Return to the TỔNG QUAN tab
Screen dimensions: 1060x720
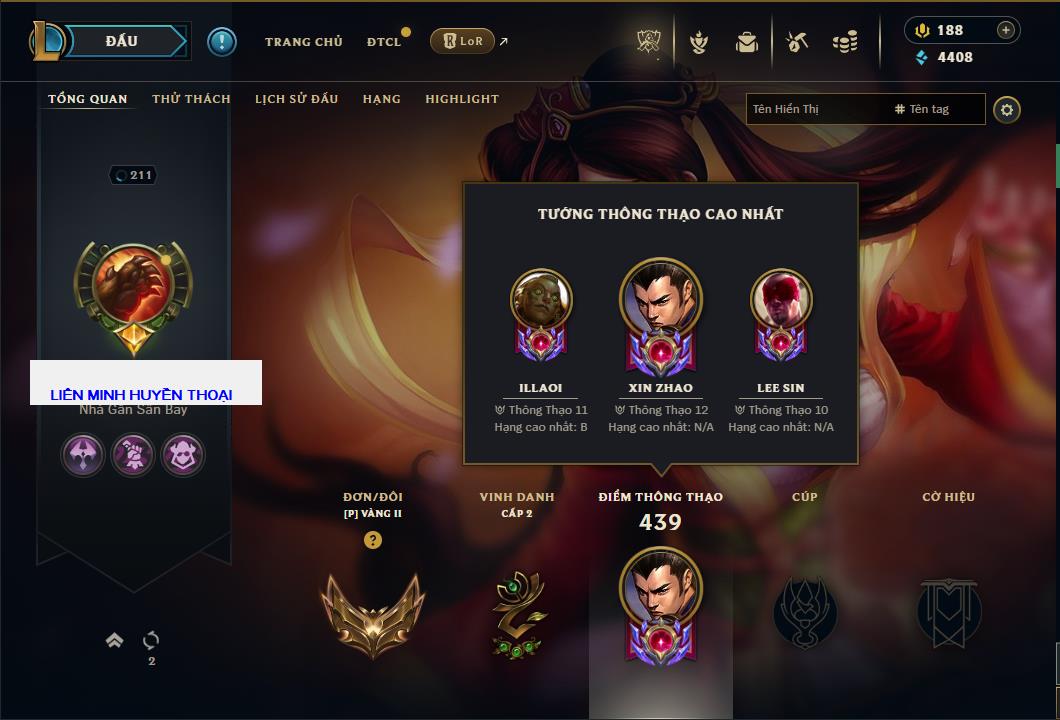point(88,99)
